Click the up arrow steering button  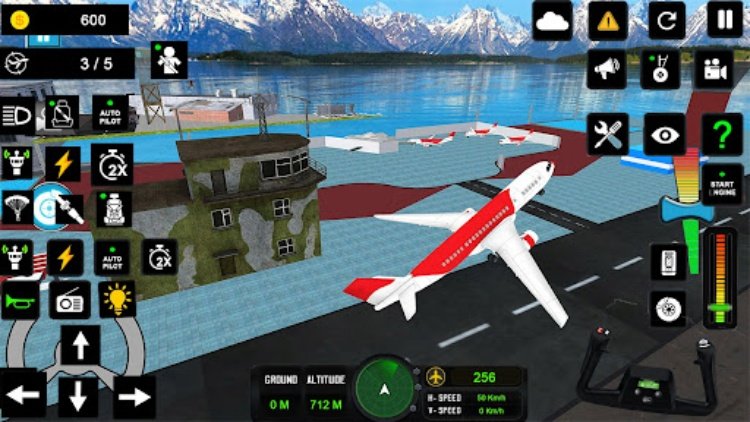(78, 347)
